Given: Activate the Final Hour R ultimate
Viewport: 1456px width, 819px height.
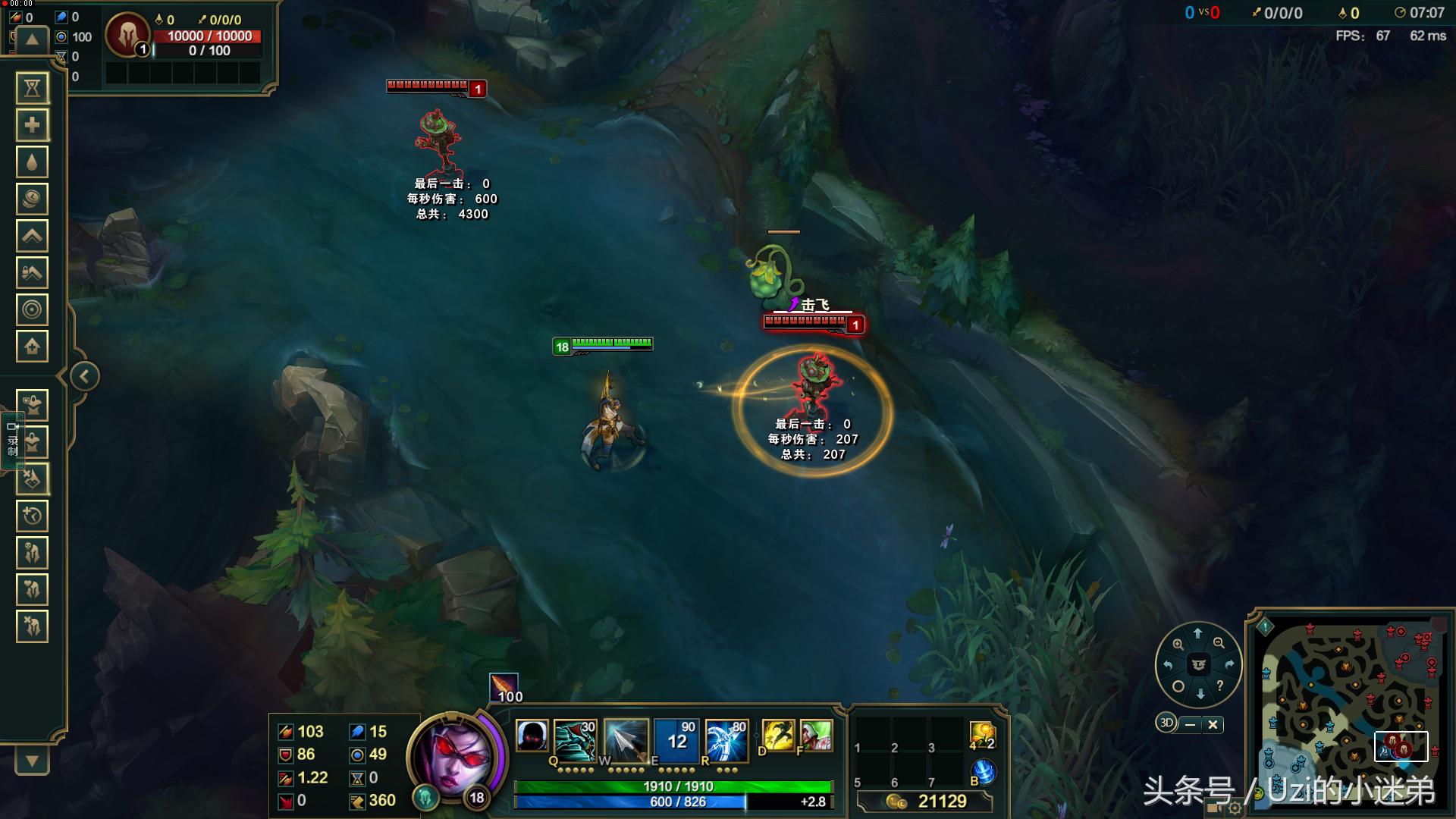Looking at the screenshot, I should [726, 739].
